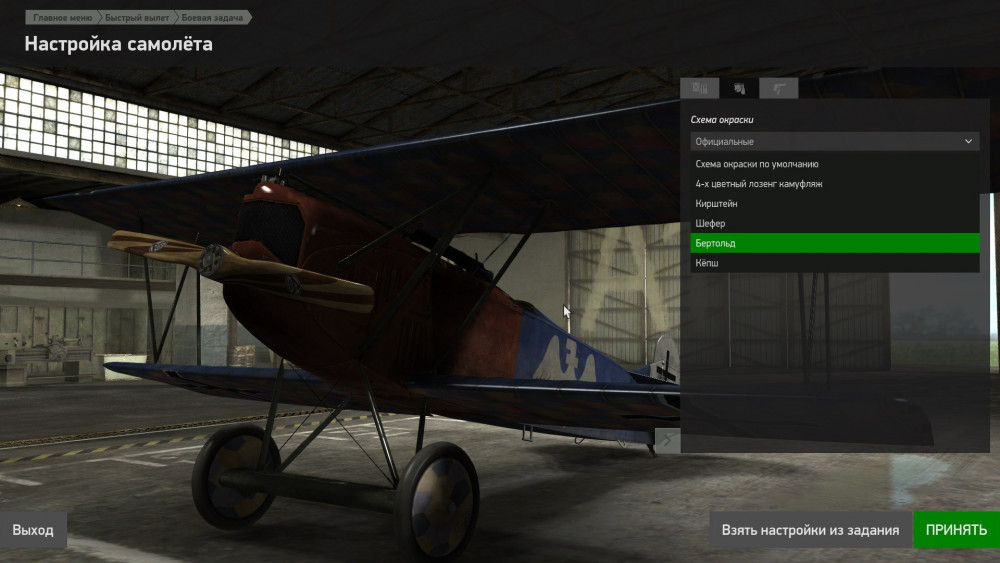Open the weapons tab with gun icon
Screen dimensions: 1000x563
point(779,89)
